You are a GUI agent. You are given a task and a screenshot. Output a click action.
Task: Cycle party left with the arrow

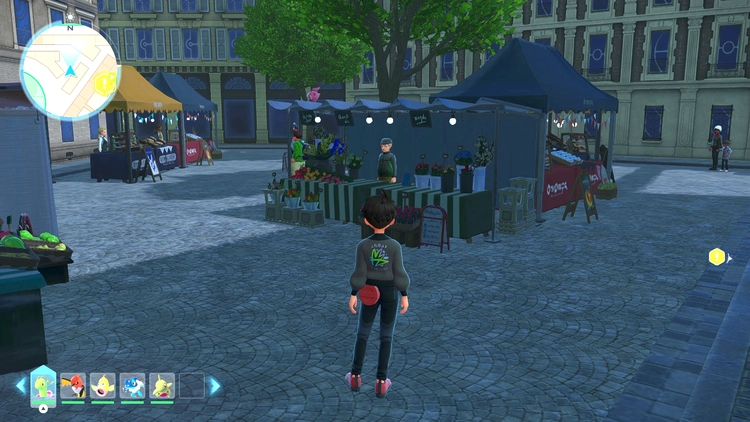click(20, 386)
